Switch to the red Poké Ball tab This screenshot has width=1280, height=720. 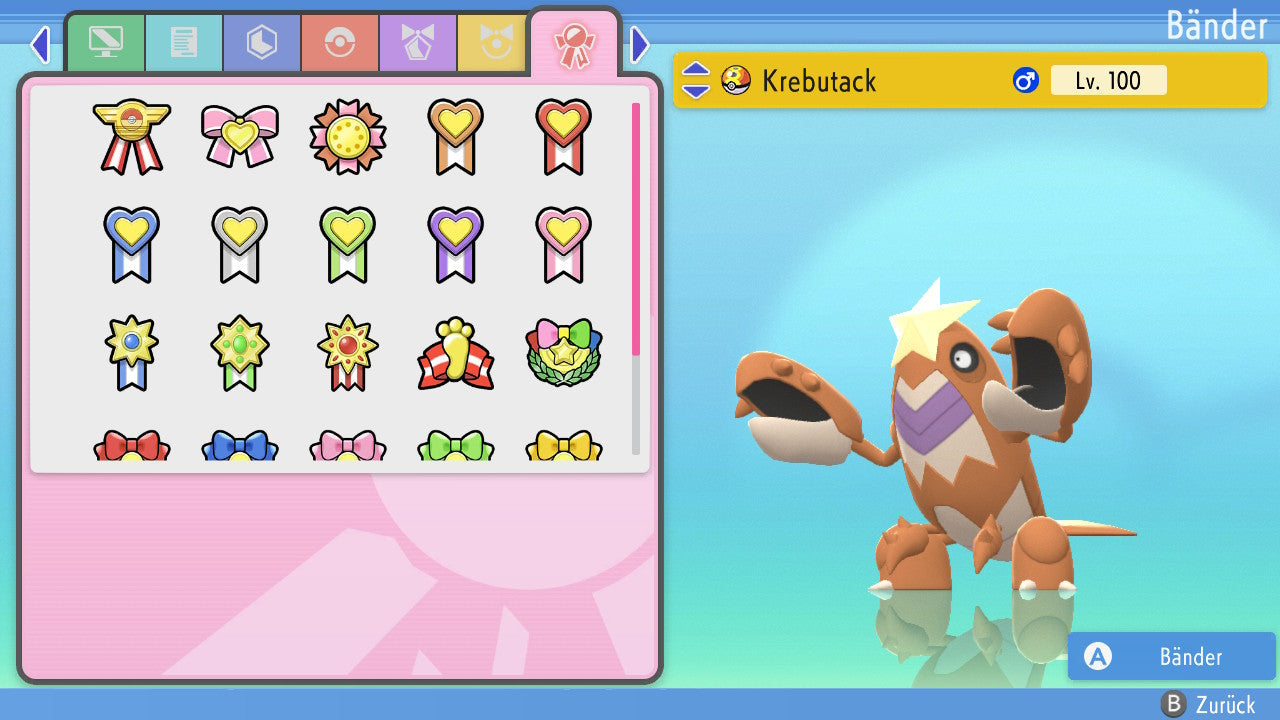click(x=340, y=42)
